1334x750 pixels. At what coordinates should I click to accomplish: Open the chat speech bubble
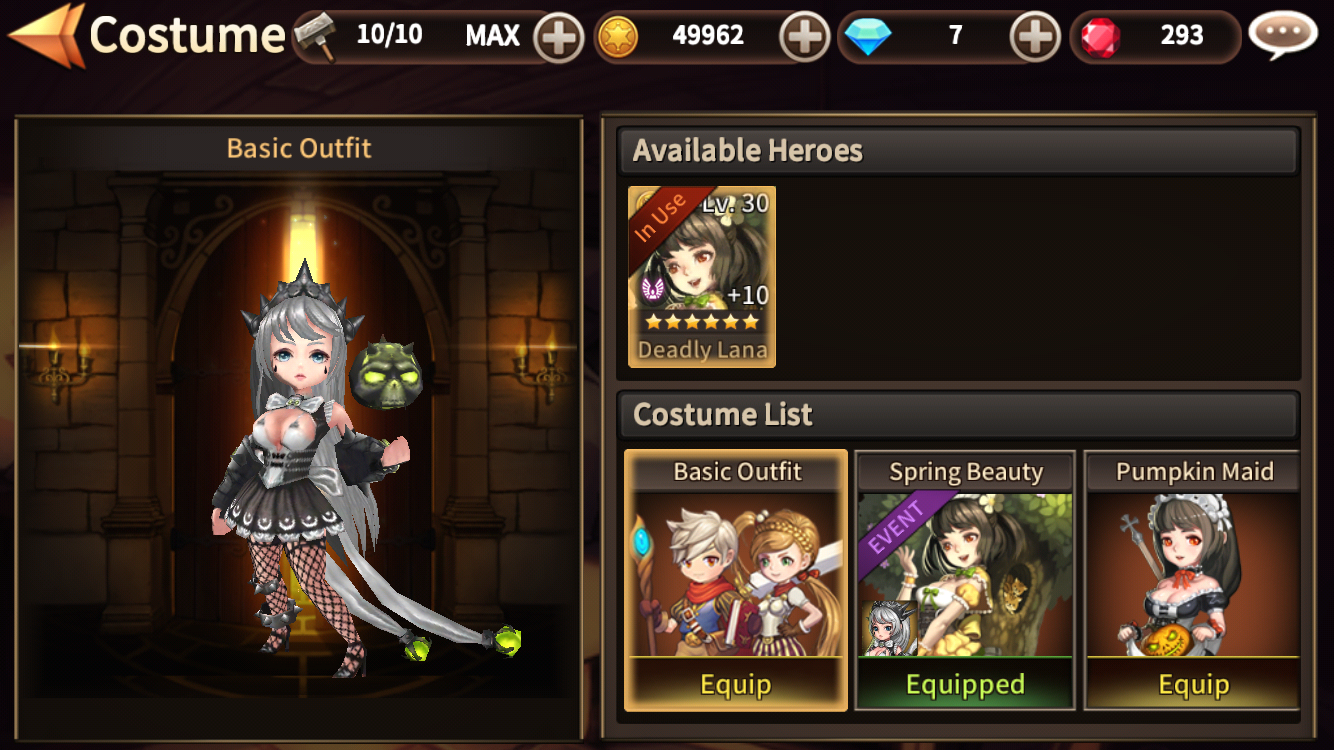coord(1283,36)
